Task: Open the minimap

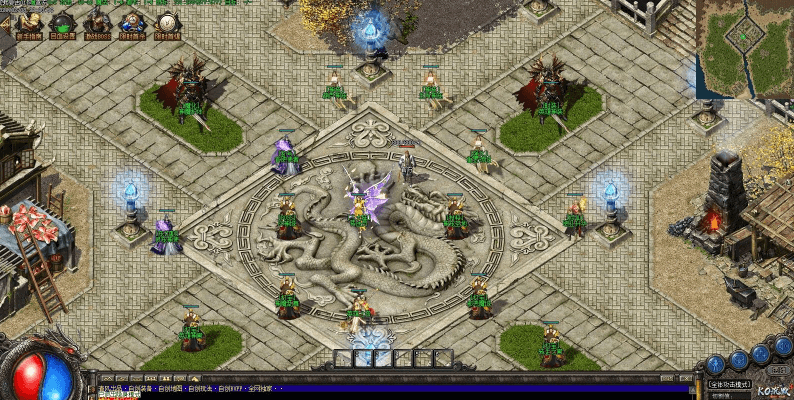Action: [x=744, y=40]
